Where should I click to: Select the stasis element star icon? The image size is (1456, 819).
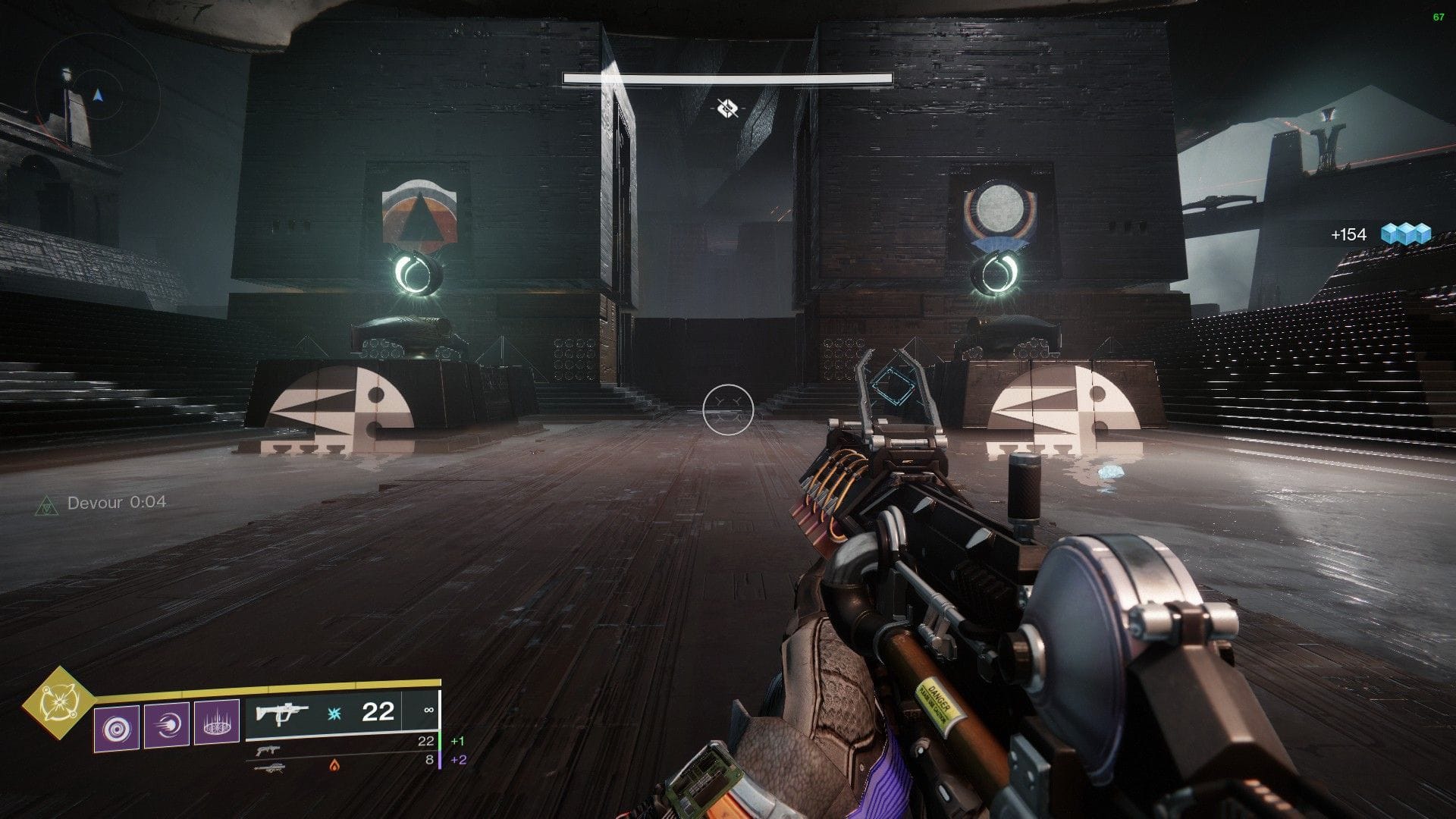(334, 711)
